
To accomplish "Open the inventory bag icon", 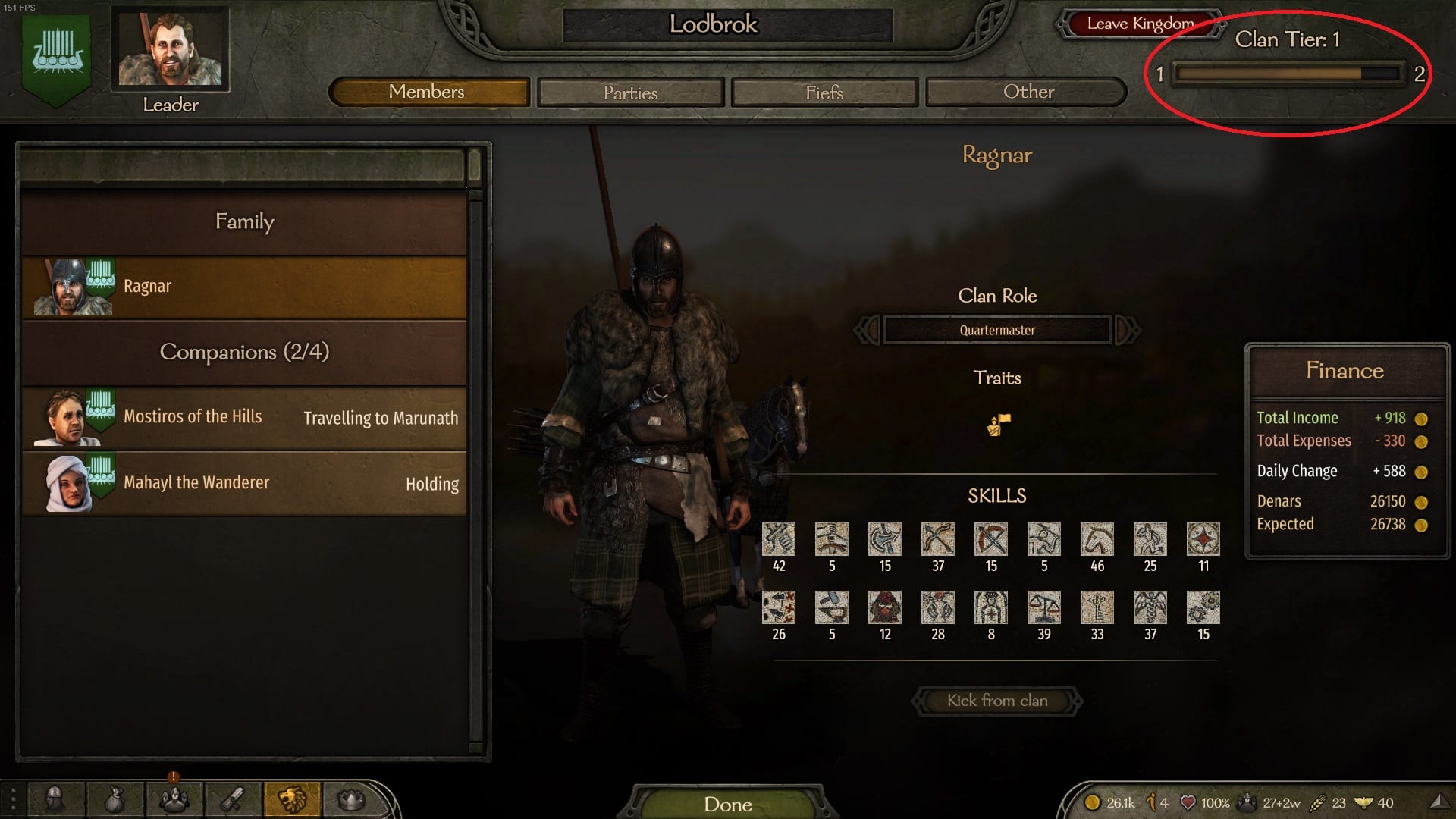I will 115,799.
